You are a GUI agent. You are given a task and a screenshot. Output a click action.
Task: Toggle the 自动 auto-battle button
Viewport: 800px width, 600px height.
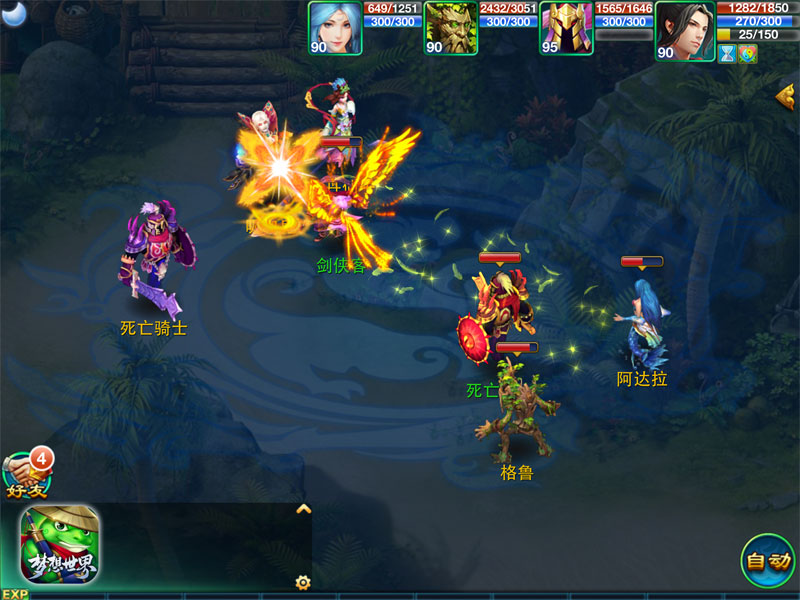pos(768,561)
